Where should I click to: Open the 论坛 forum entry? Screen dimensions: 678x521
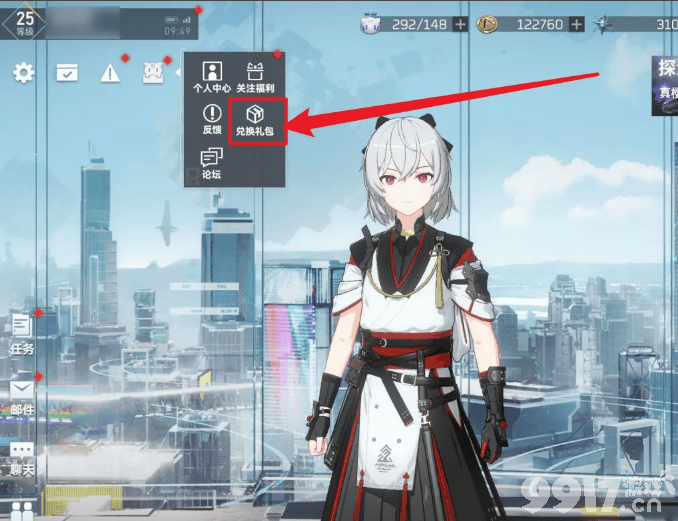coord(211,163)
